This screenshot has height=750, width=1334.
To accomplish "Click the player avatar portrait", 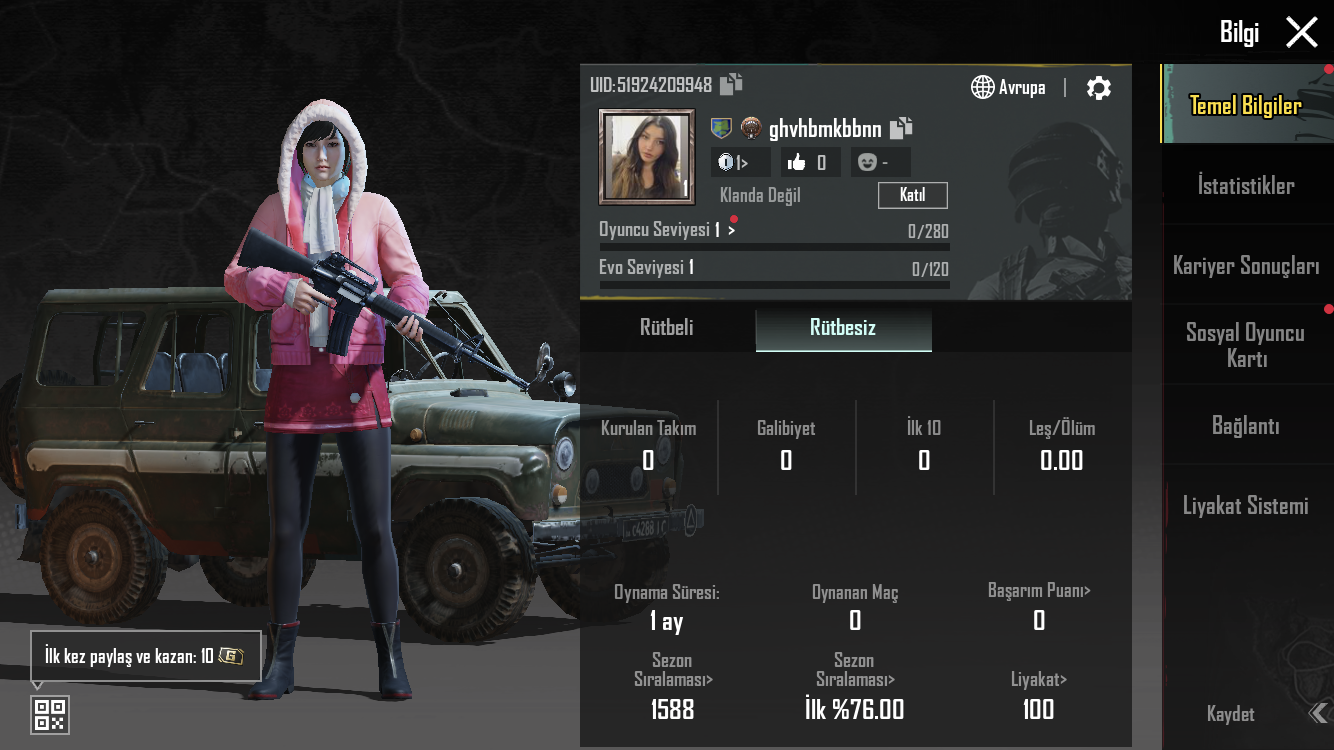I will coord(646,157).
